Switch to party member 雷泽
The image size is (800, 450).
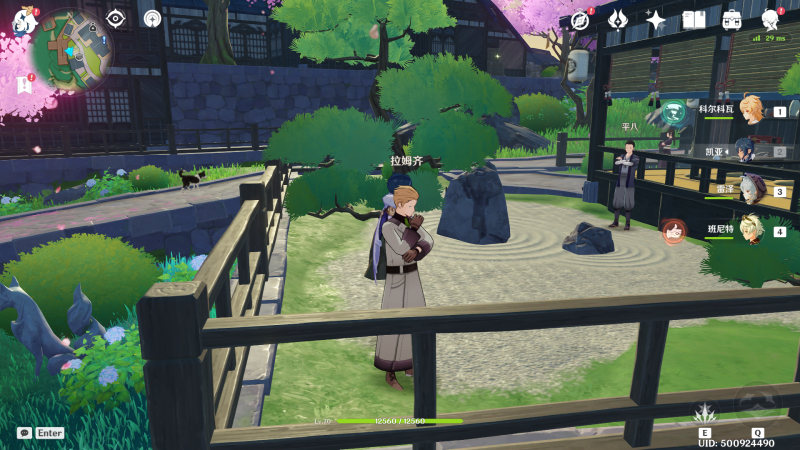[751, 189]
